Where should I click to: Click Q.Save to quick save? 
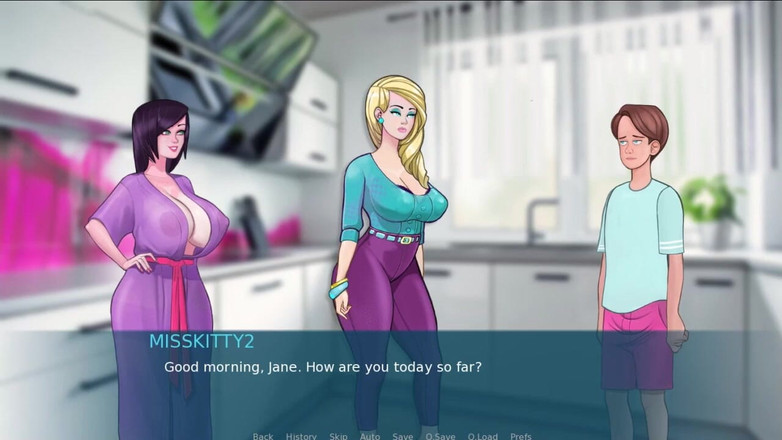tap(440, 436)
